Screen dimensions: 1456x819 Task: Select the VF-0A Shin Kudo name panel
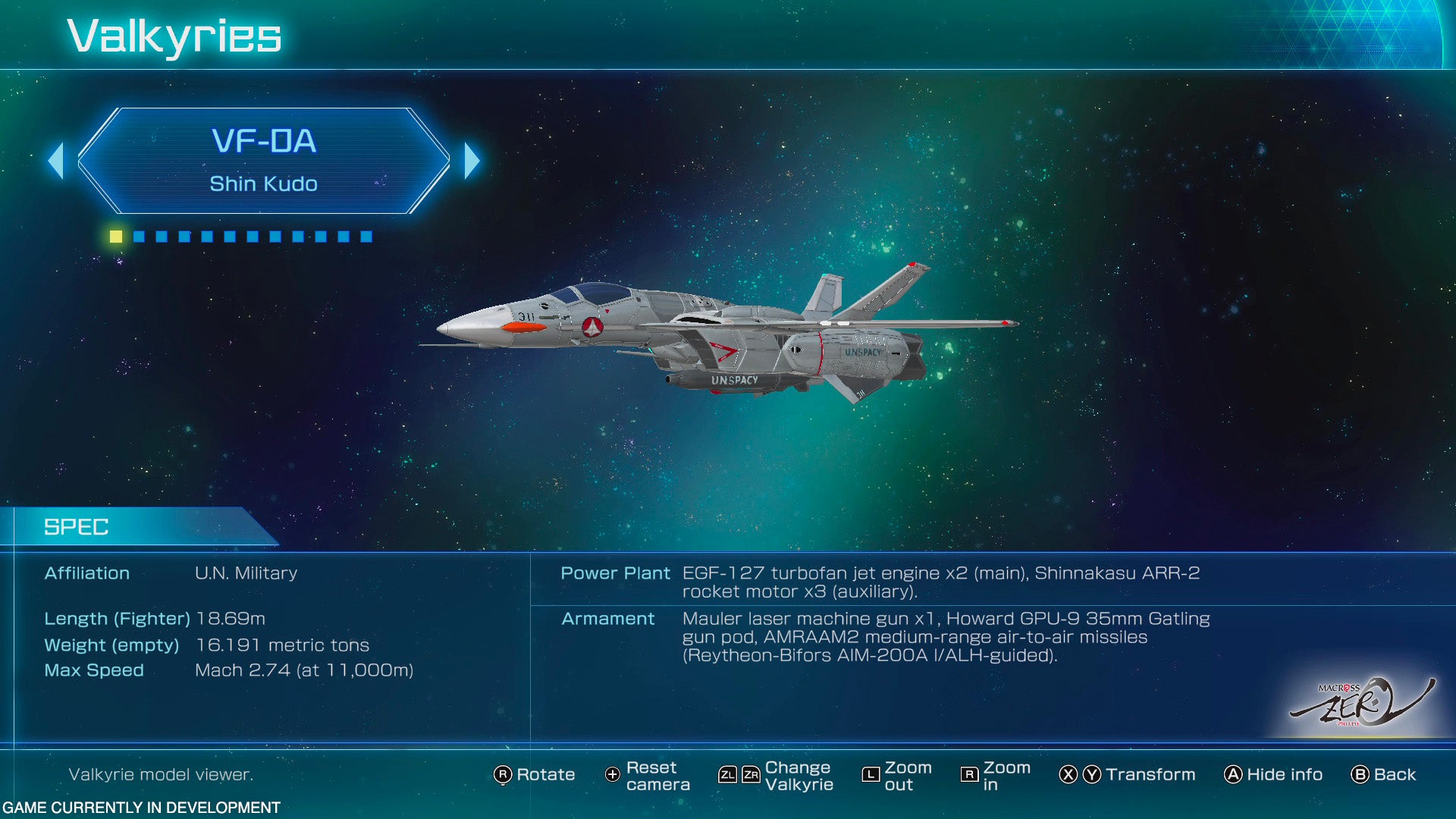(x=263, y=161)
